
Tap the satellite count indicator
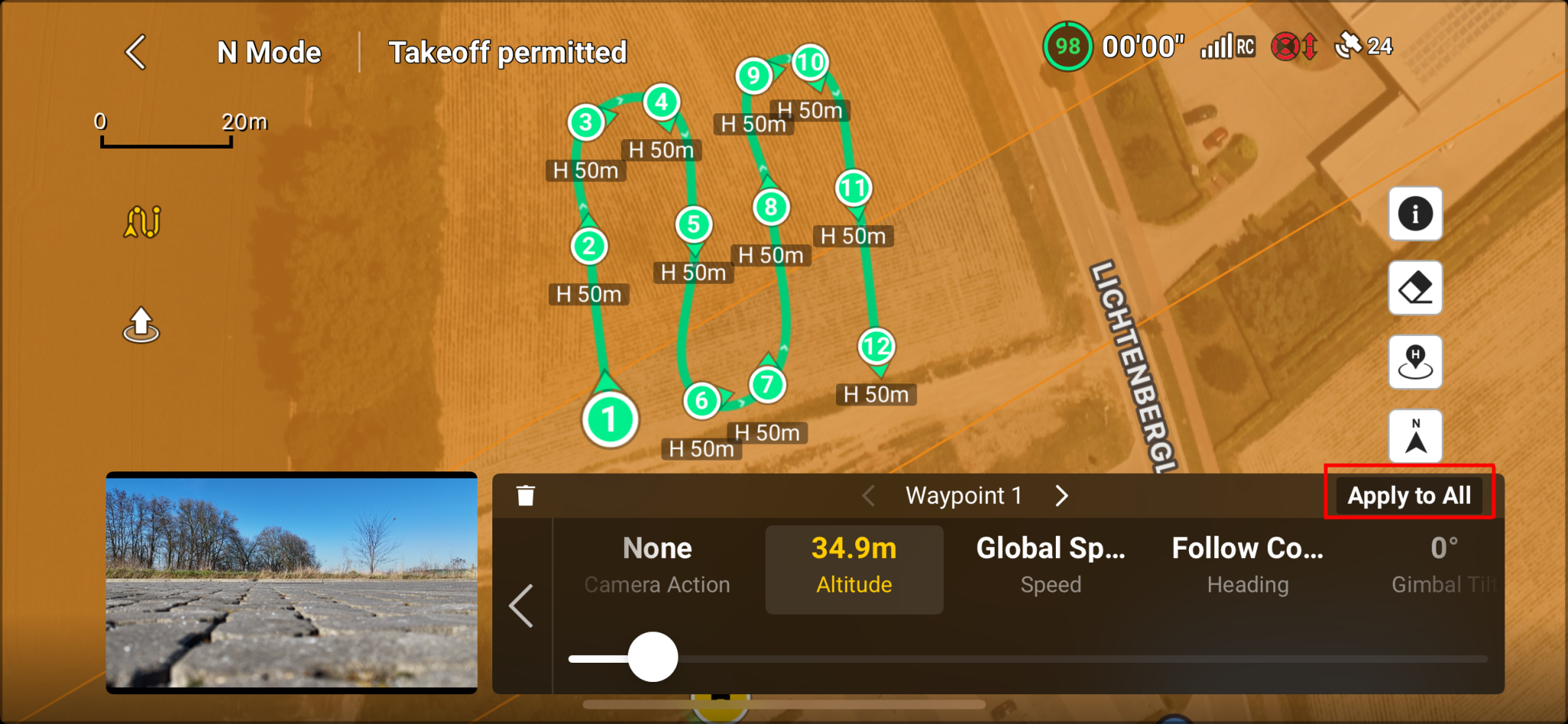1364,46
